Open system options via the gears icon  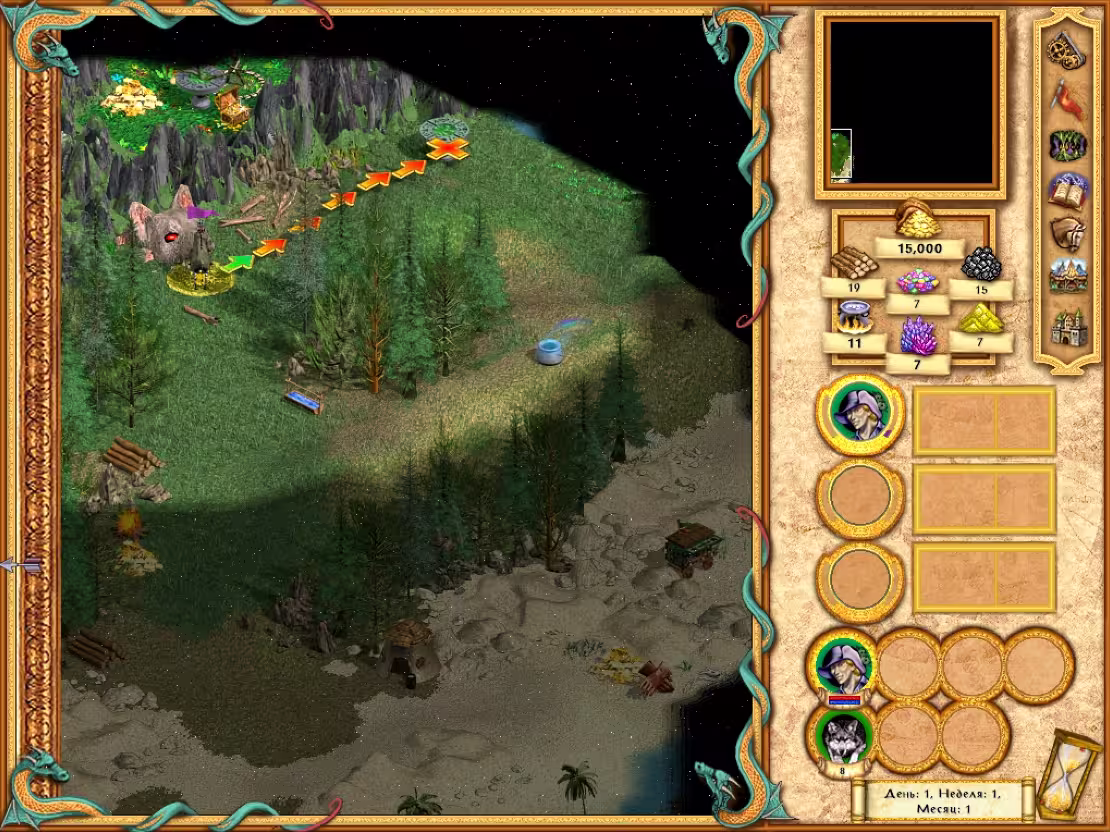(1068, 49)
